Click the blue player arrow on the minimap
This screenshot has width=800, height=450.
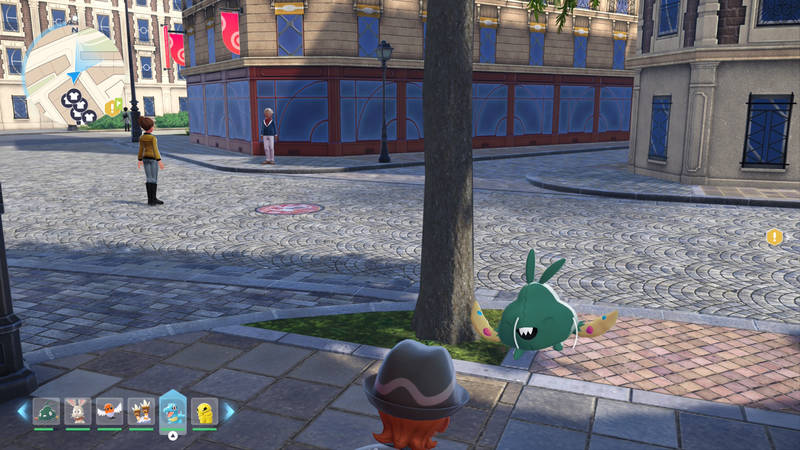(x=74, y=76)
